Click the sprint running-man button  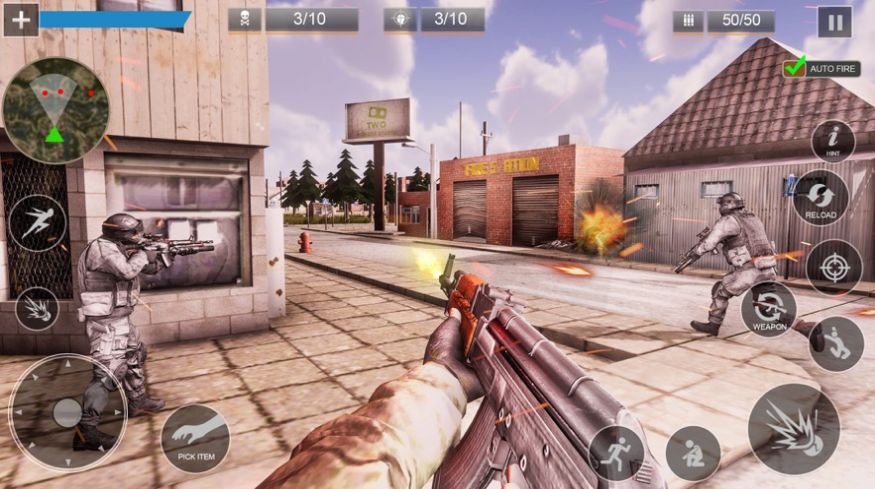pyautogui.click(x=615, y=453)
